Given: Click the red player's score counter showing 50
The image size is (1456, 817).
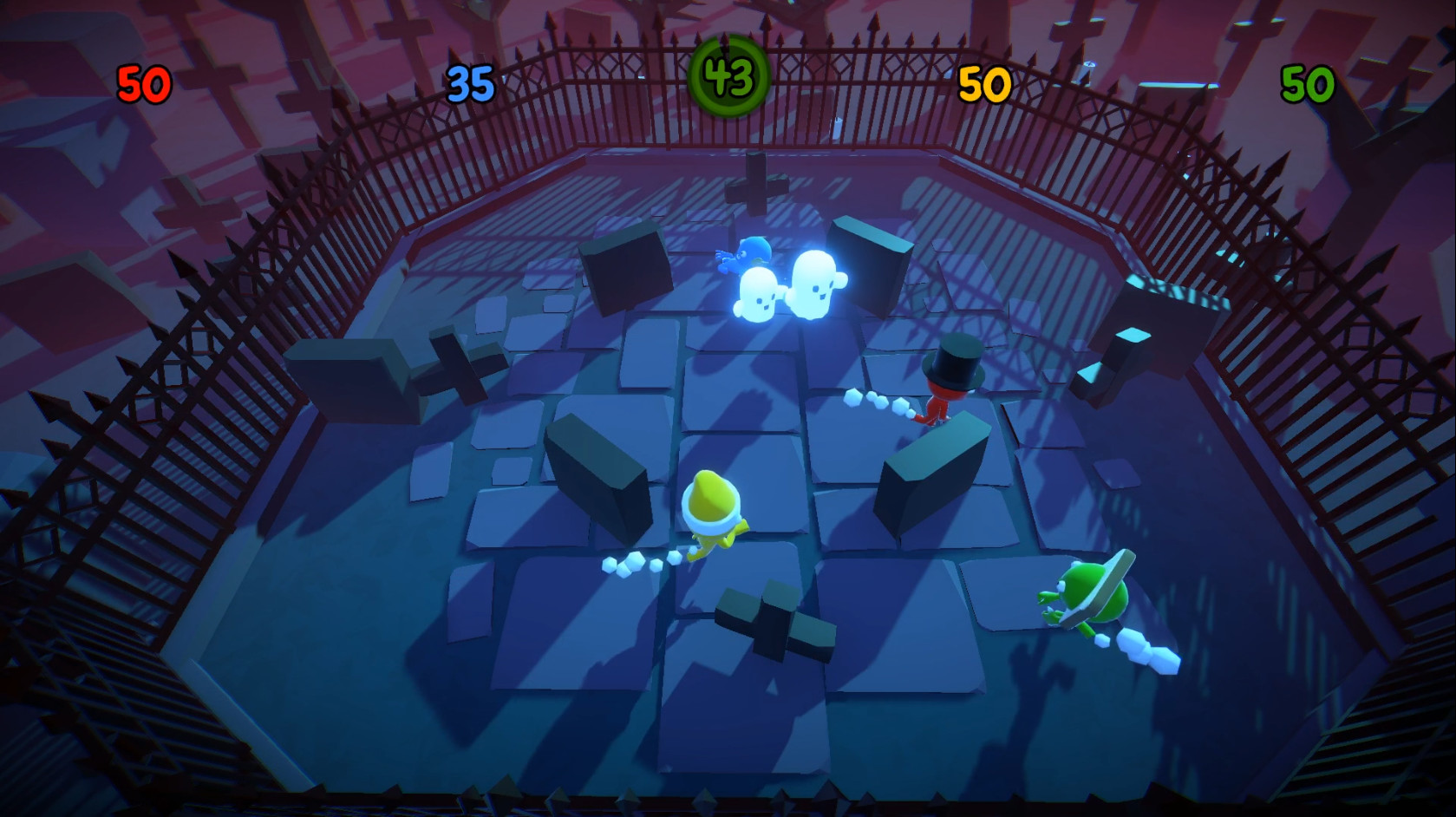Looking at the screenshot, I should [x=146, y=84].
